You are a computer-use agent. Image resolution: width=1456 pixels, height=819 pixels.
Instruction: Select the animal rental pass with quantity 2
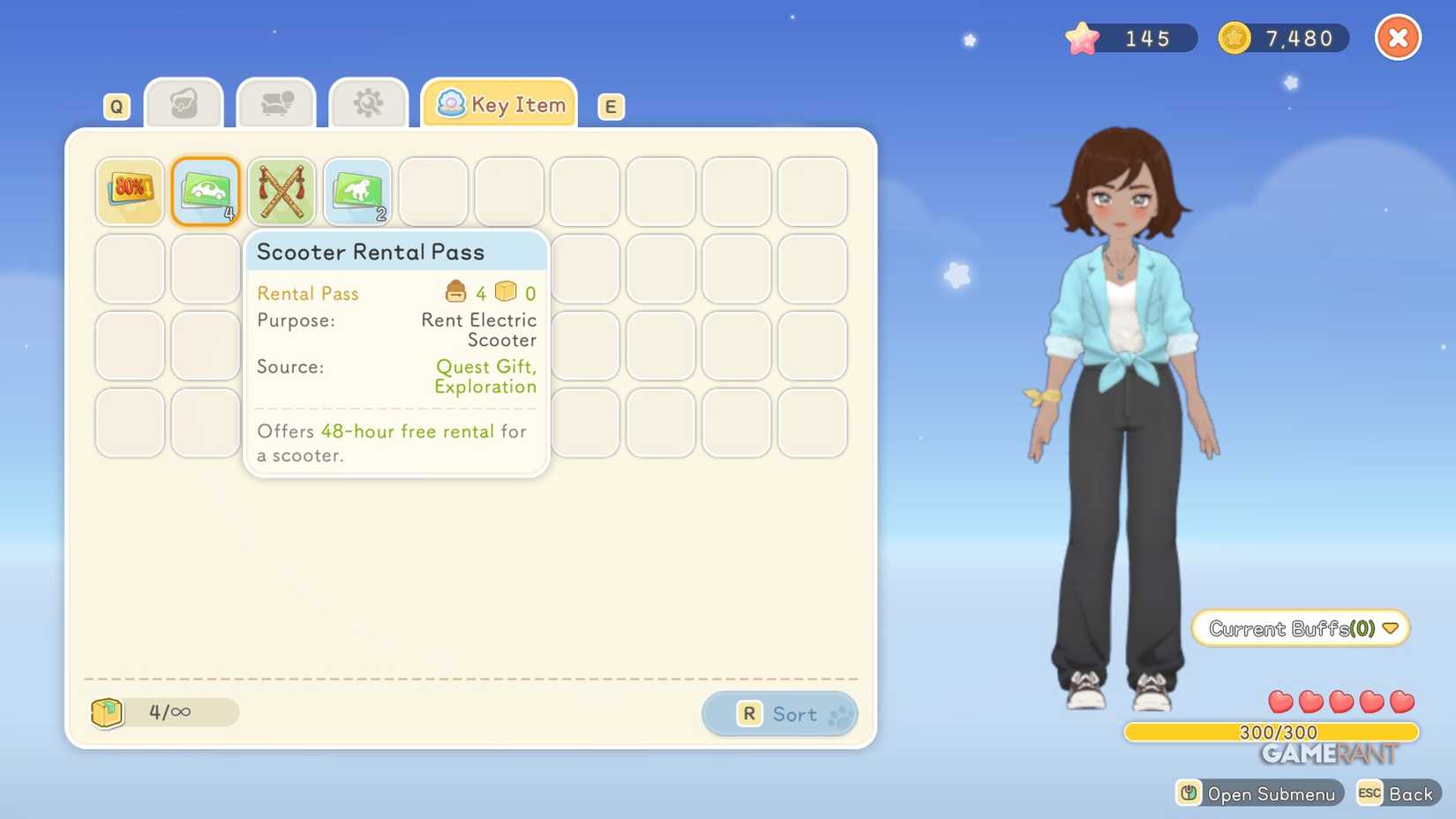[x=357, y=190]
